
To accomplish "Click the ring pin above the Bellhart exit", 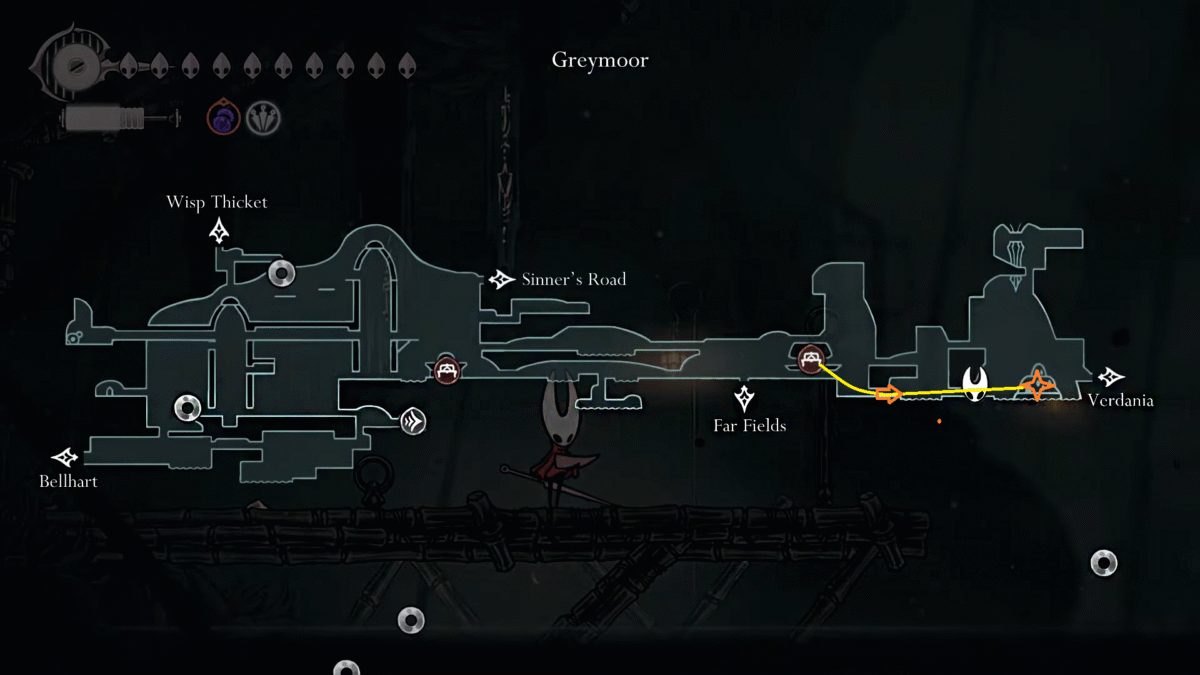I will pyautogui.click(x=188, y=407).
